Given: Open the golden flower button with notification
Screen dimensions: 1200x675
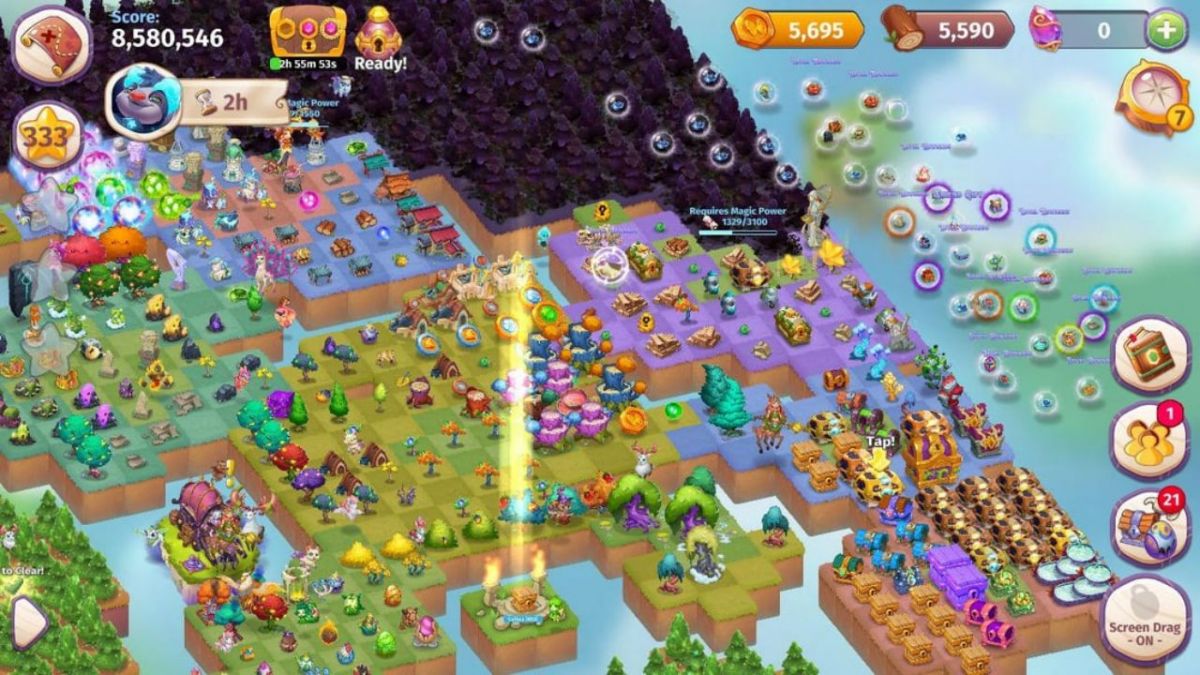Looking at the screenshot, I should coord(1150,440).
